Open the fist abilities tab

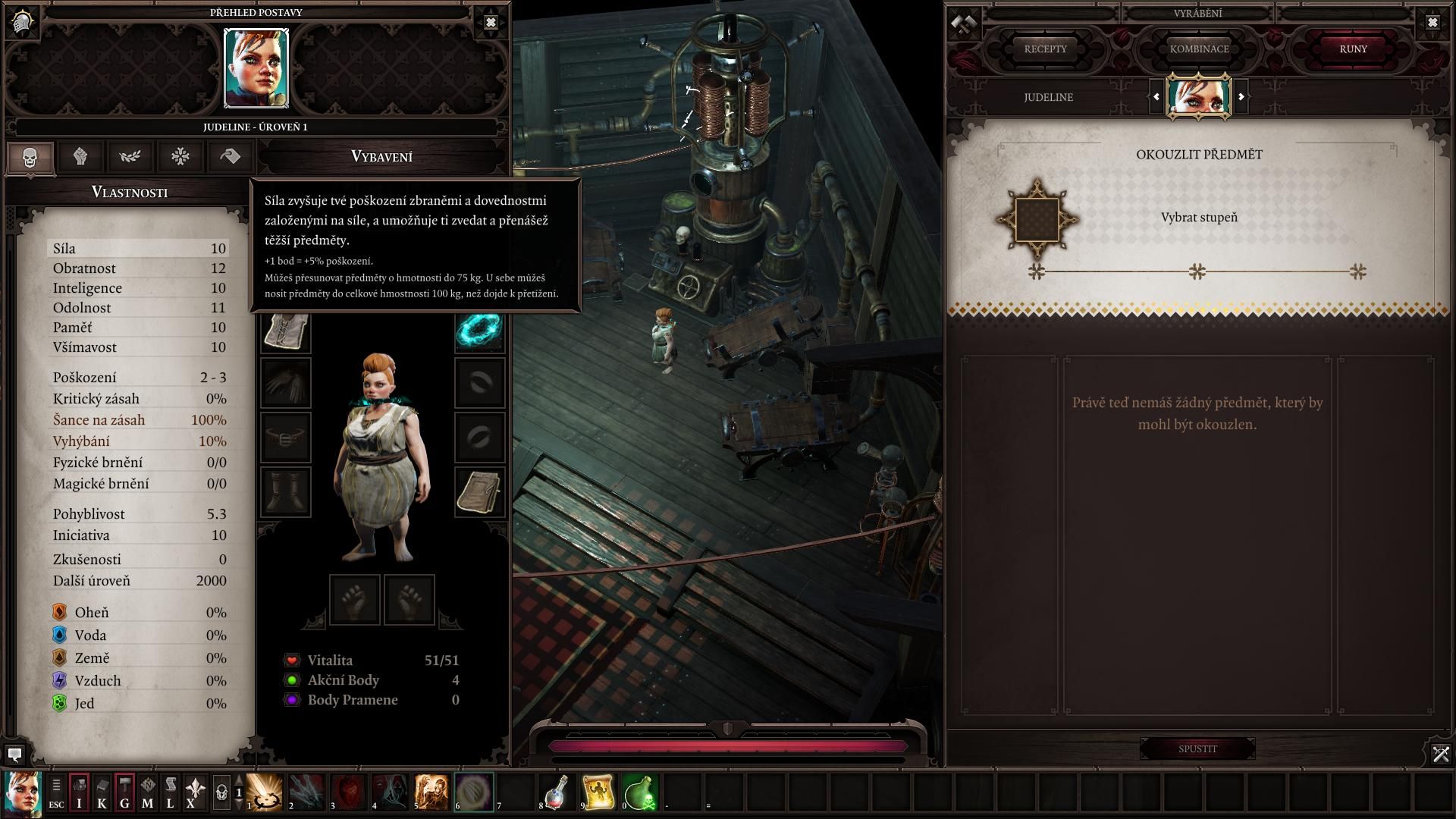[x=80, y=156]
